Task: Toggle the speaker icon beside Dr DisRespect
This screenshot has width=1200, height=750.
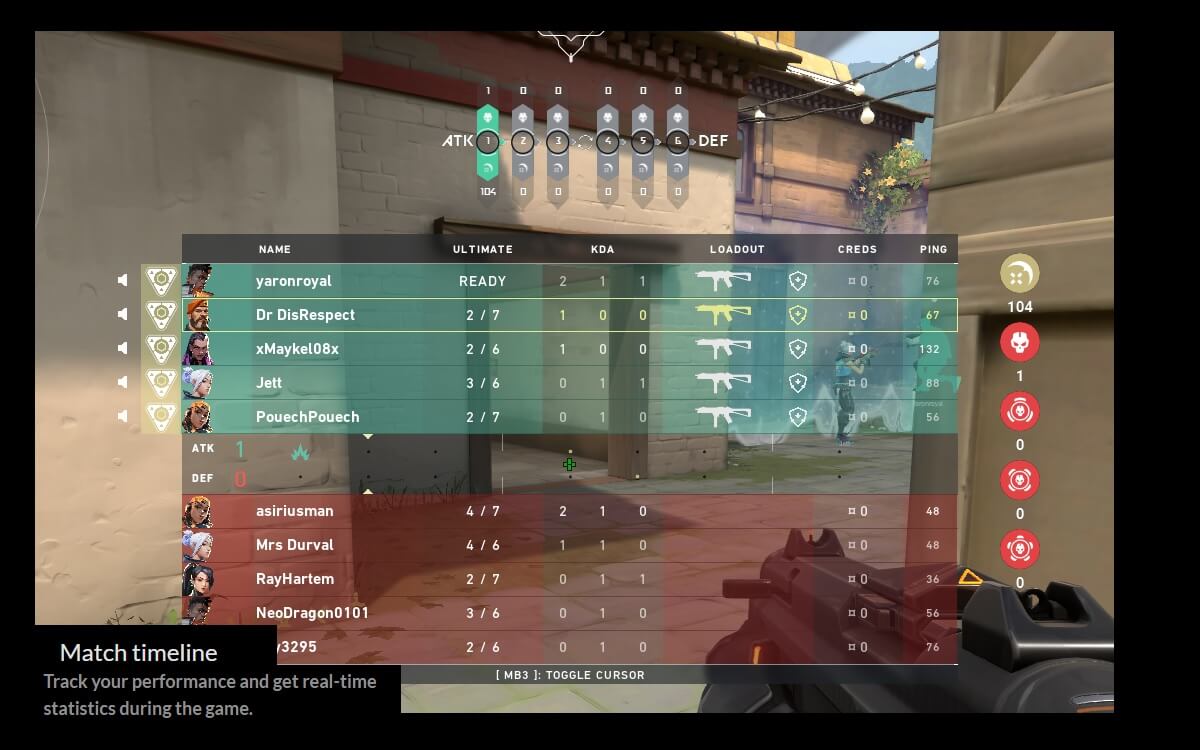Action: coord(123,314)
